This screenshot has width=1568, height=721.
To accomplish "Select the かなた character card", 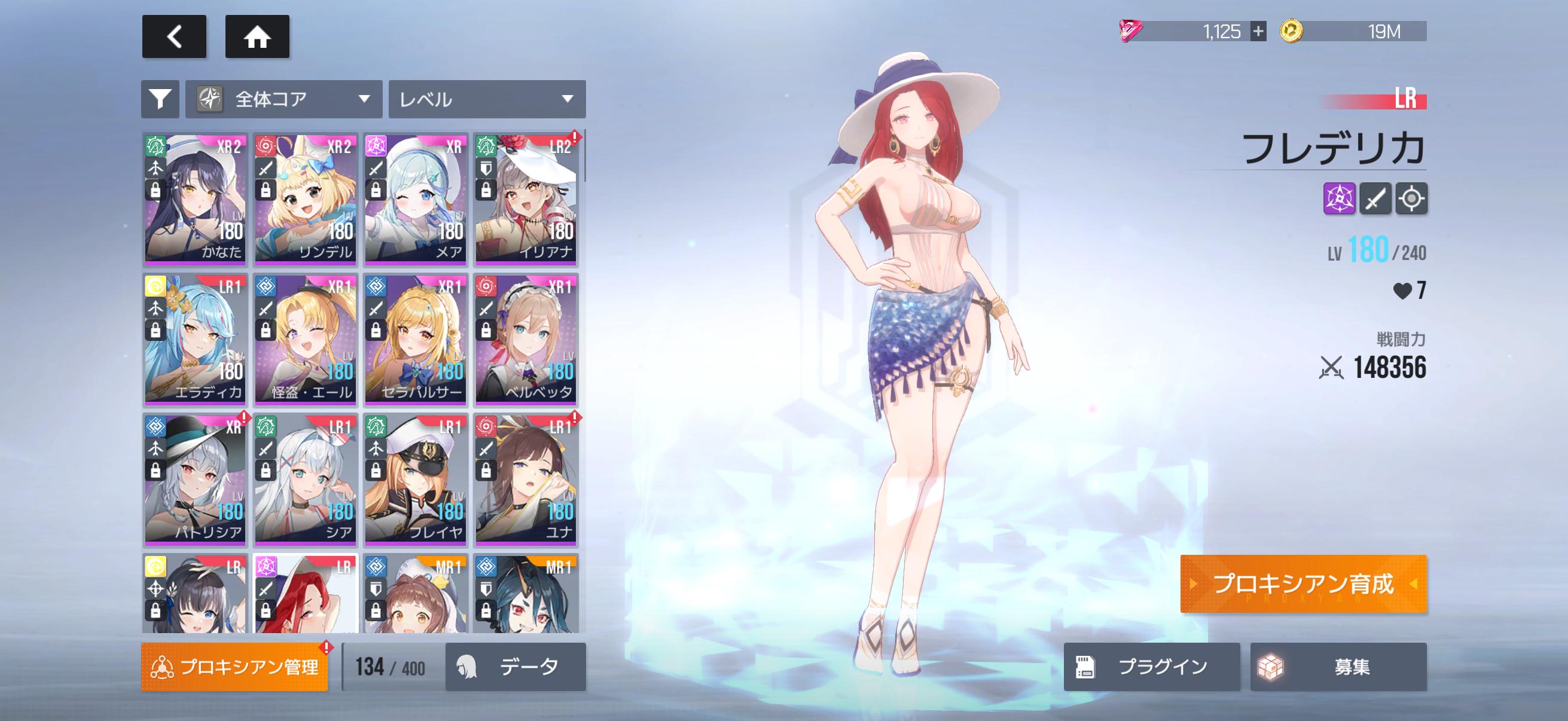I will pos(196,200).
